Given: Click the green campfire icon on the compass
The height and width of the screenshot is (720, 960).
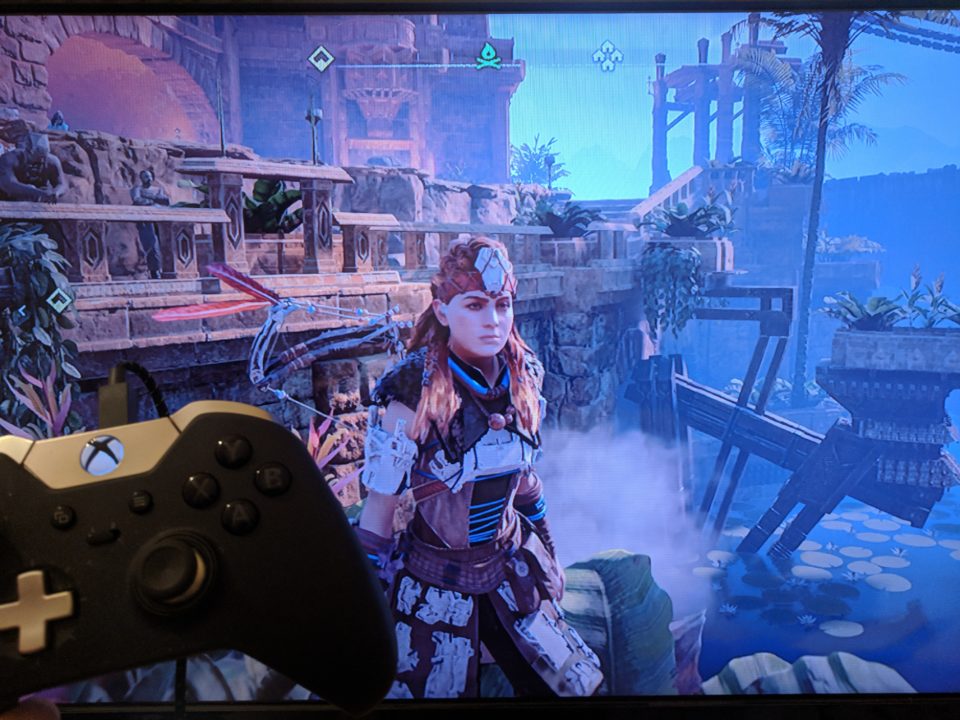Looking at the screenshot, I should coord(488,56).
